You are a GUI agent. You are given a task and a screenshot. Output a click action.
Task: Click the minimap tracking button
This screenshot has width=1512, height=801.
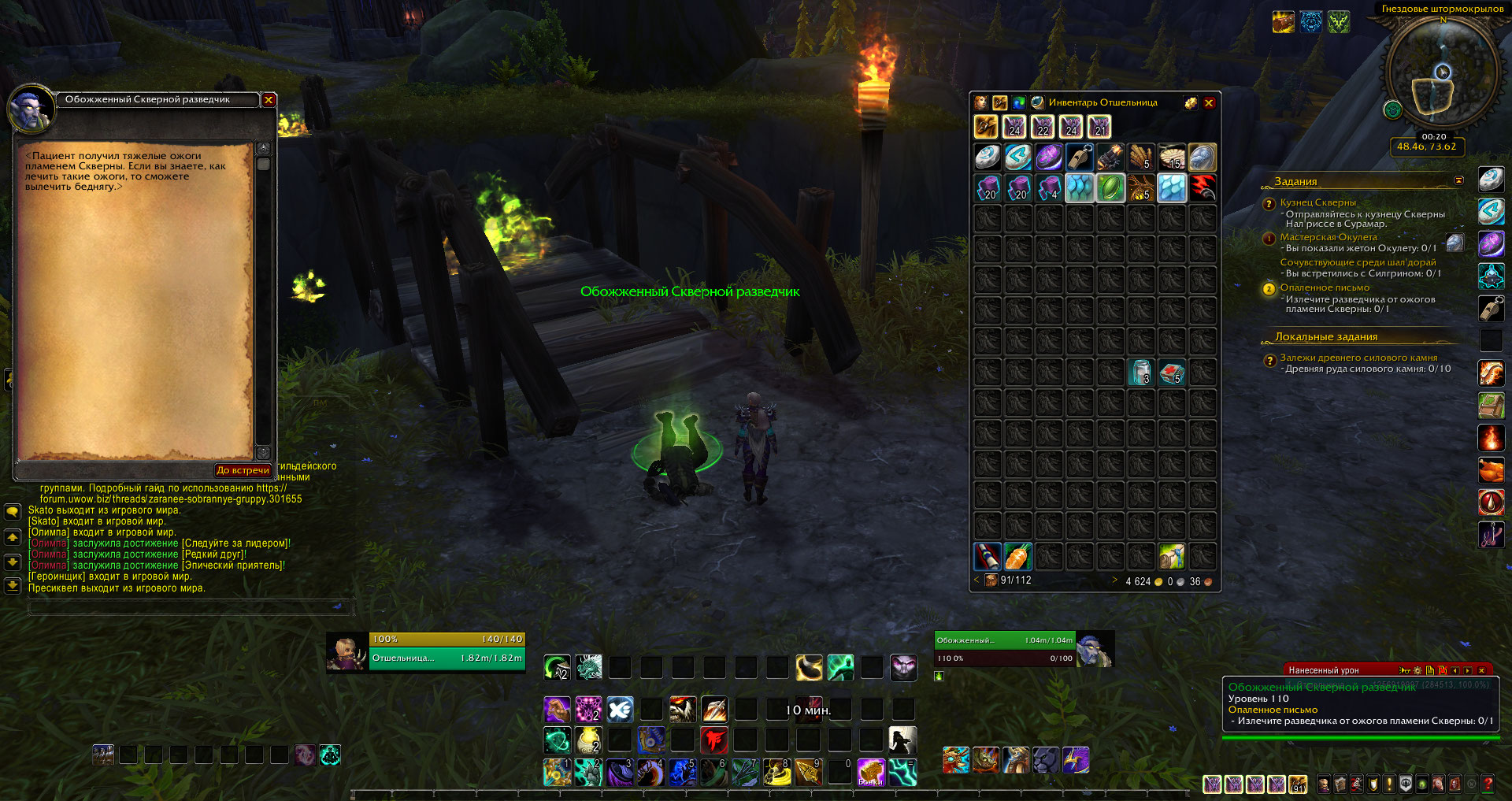pyautogui.click(x=1392, y=110)
